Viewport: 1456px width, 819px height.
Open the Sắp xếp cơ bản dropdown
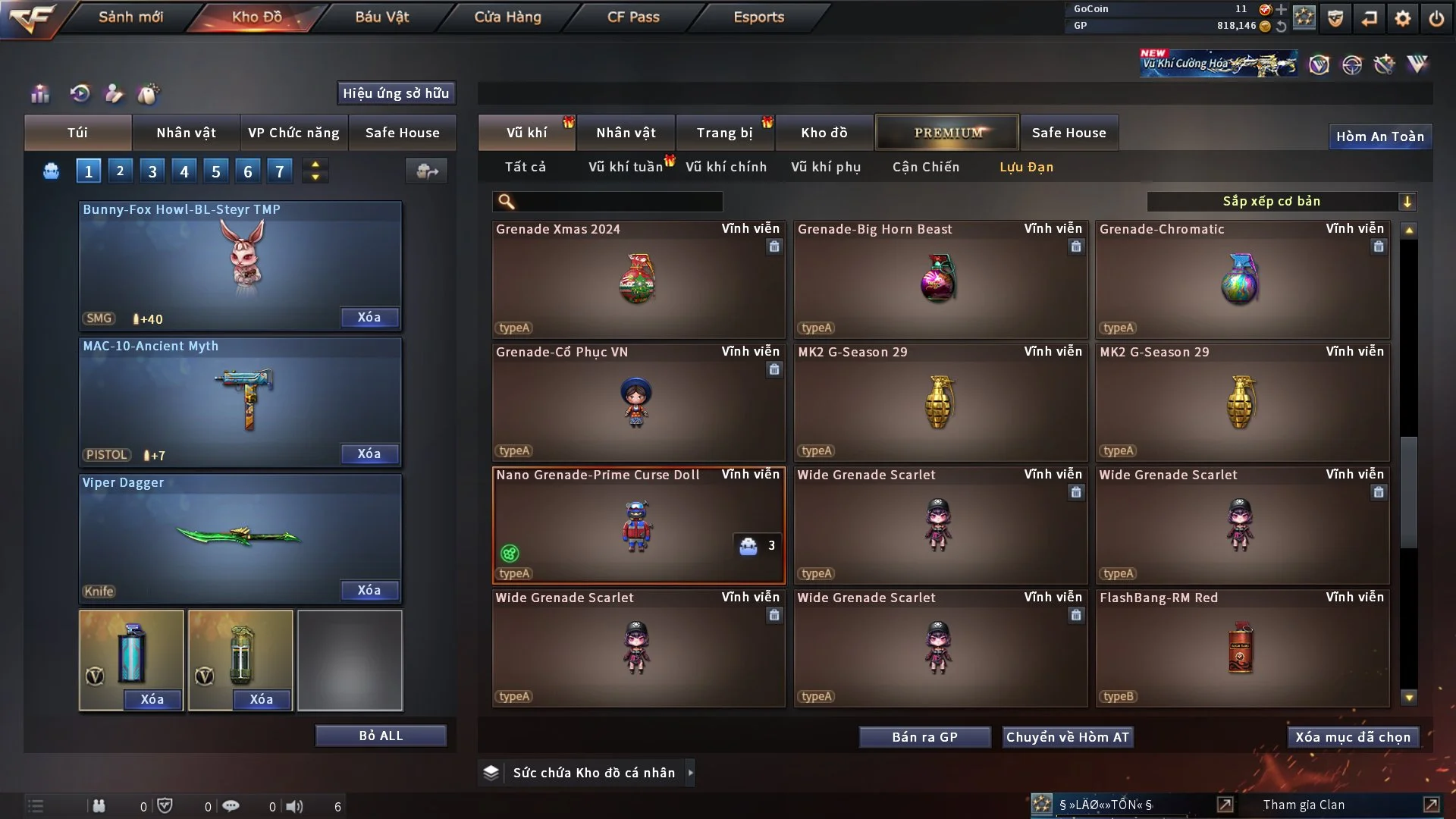[x=1281, y=201]
